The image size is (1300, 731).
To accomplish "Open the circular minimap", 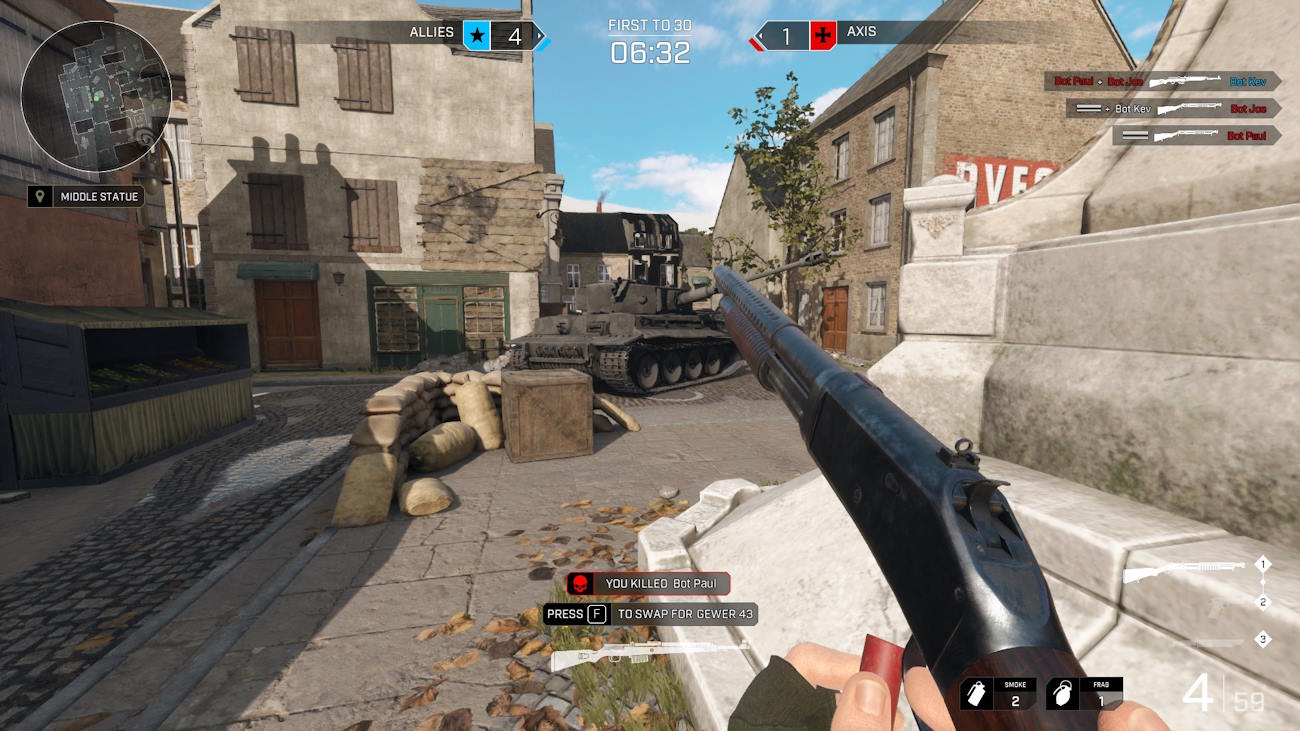I will point(96,96).
